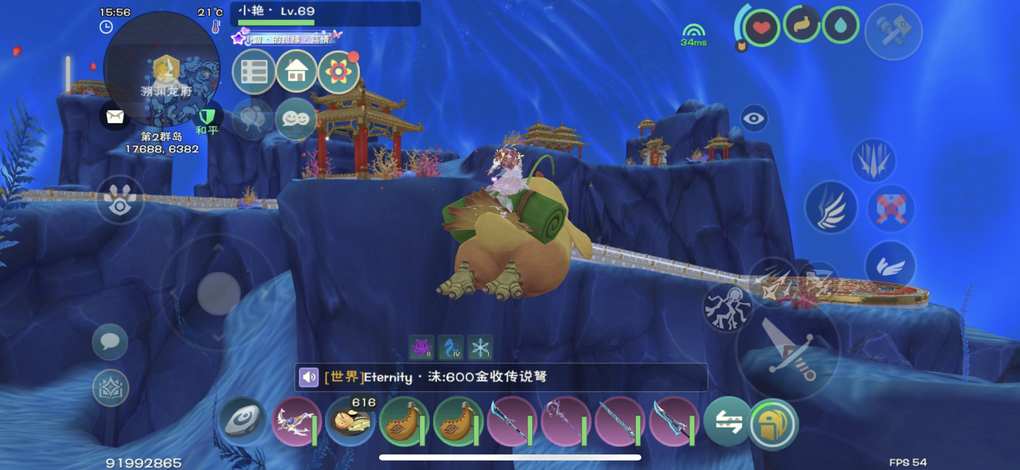
Task: Open the flower event icon
Action: click(x=339, y=71)
